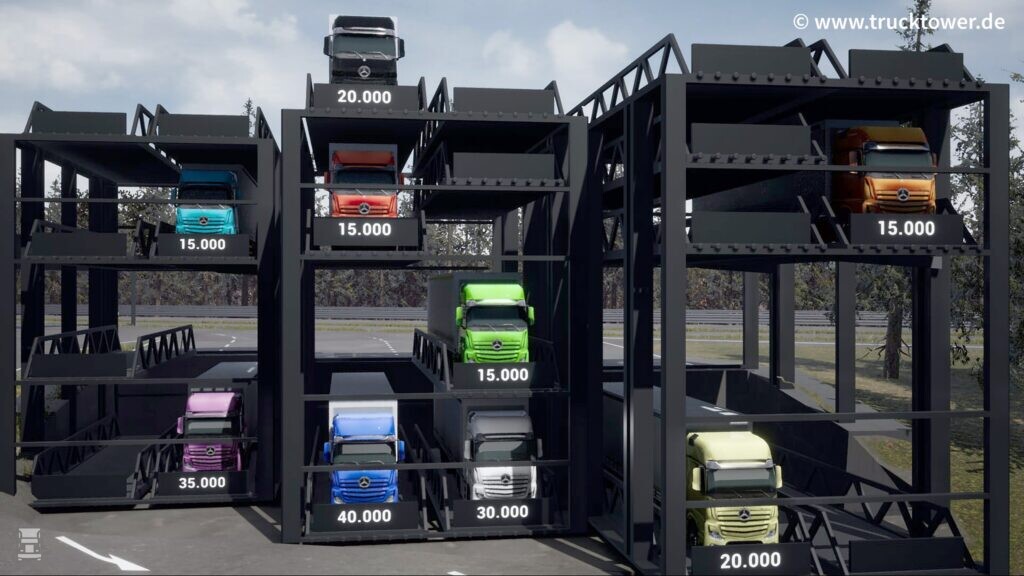This screenshot has width=1024, height=576.
Task: Pick the white truck marked 30.000
Action: (x=502, y=455)
